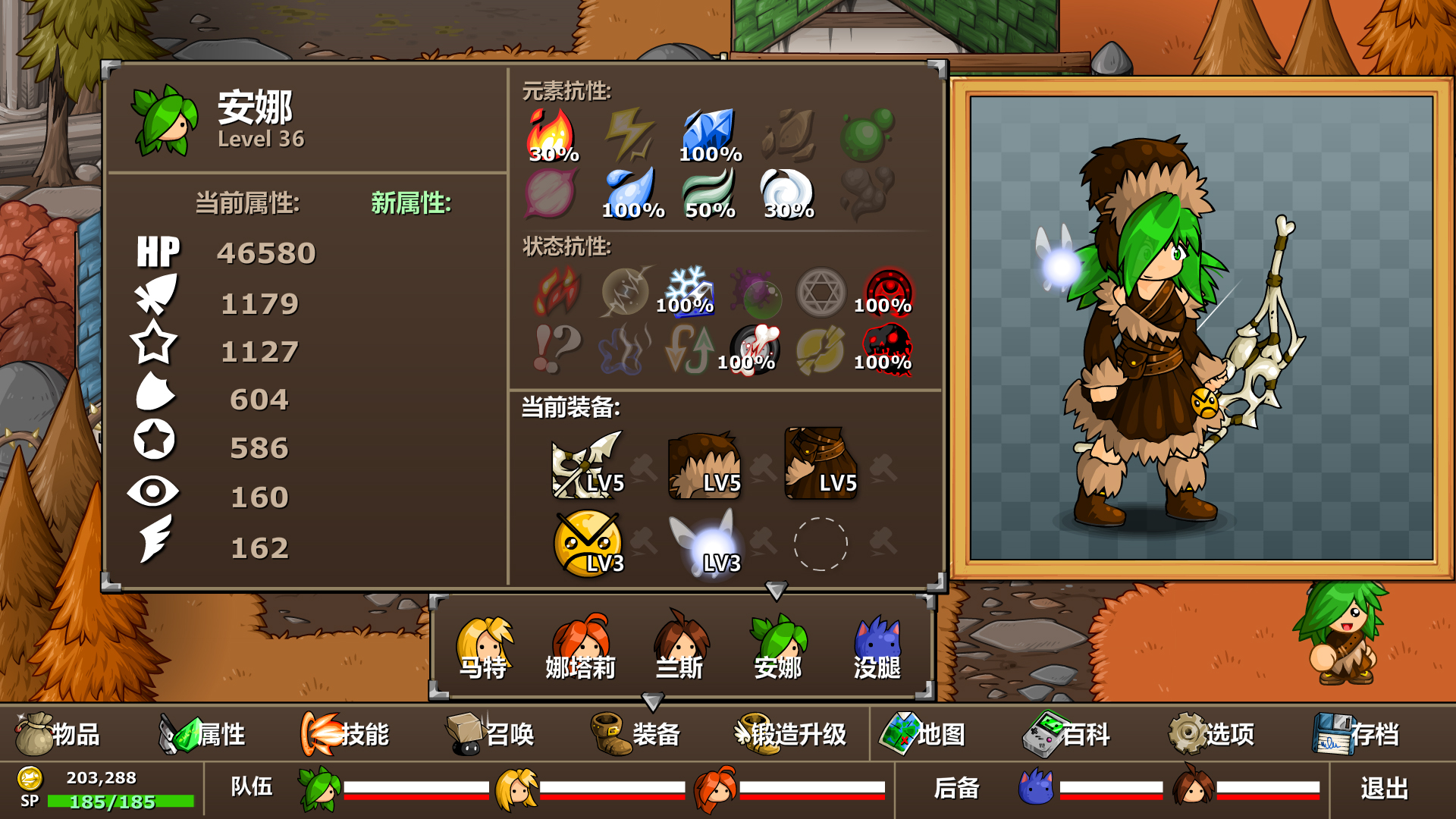
Task: Click the 退出 exit button
Action: pyautogui.click(x=1384, y=789)
